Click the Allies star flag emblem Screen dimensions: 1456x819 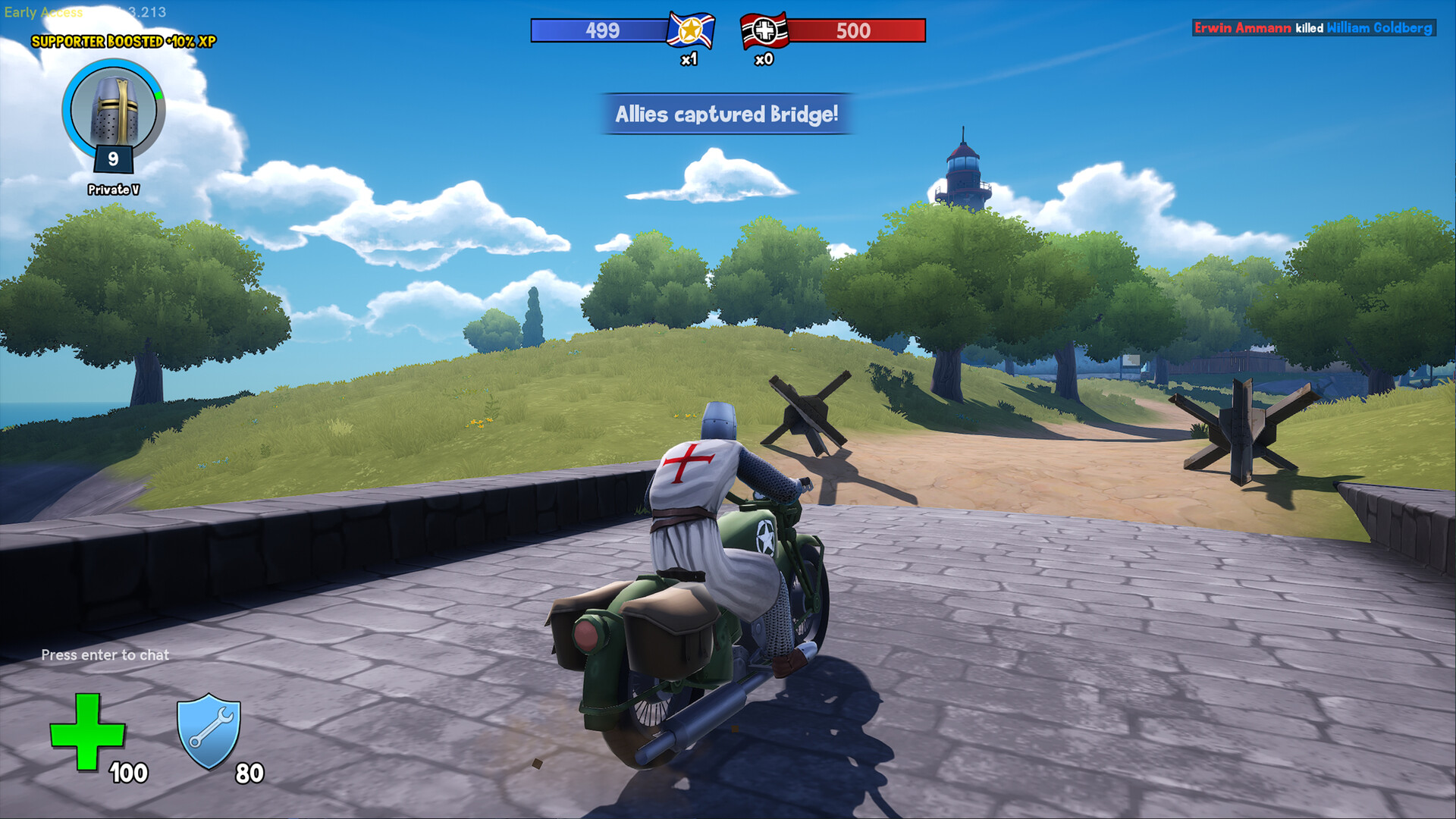pyautogui.click(x=690, y=31)
